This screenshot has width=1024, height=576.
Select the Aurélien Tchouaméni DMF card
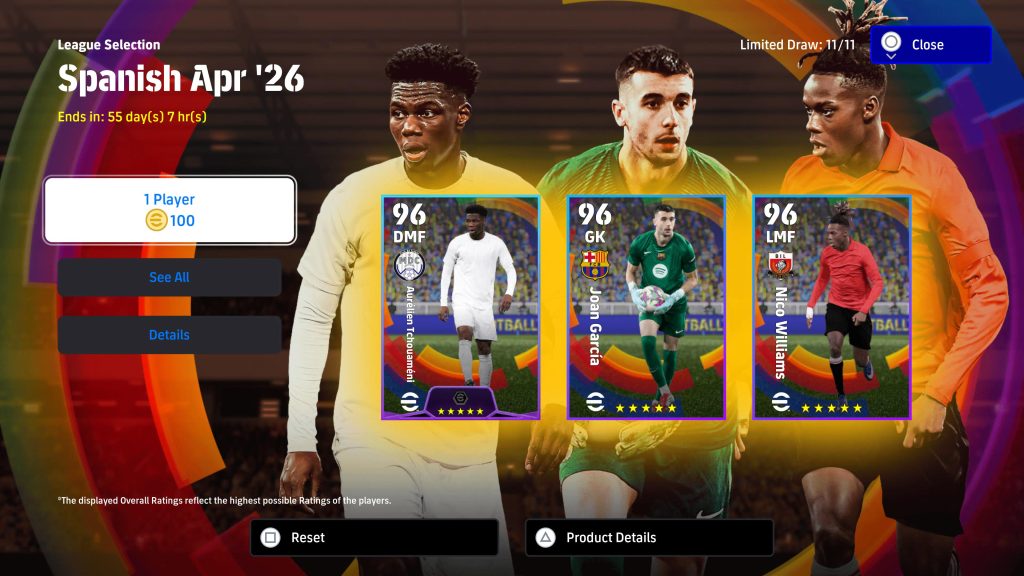(x=460, y=307)
